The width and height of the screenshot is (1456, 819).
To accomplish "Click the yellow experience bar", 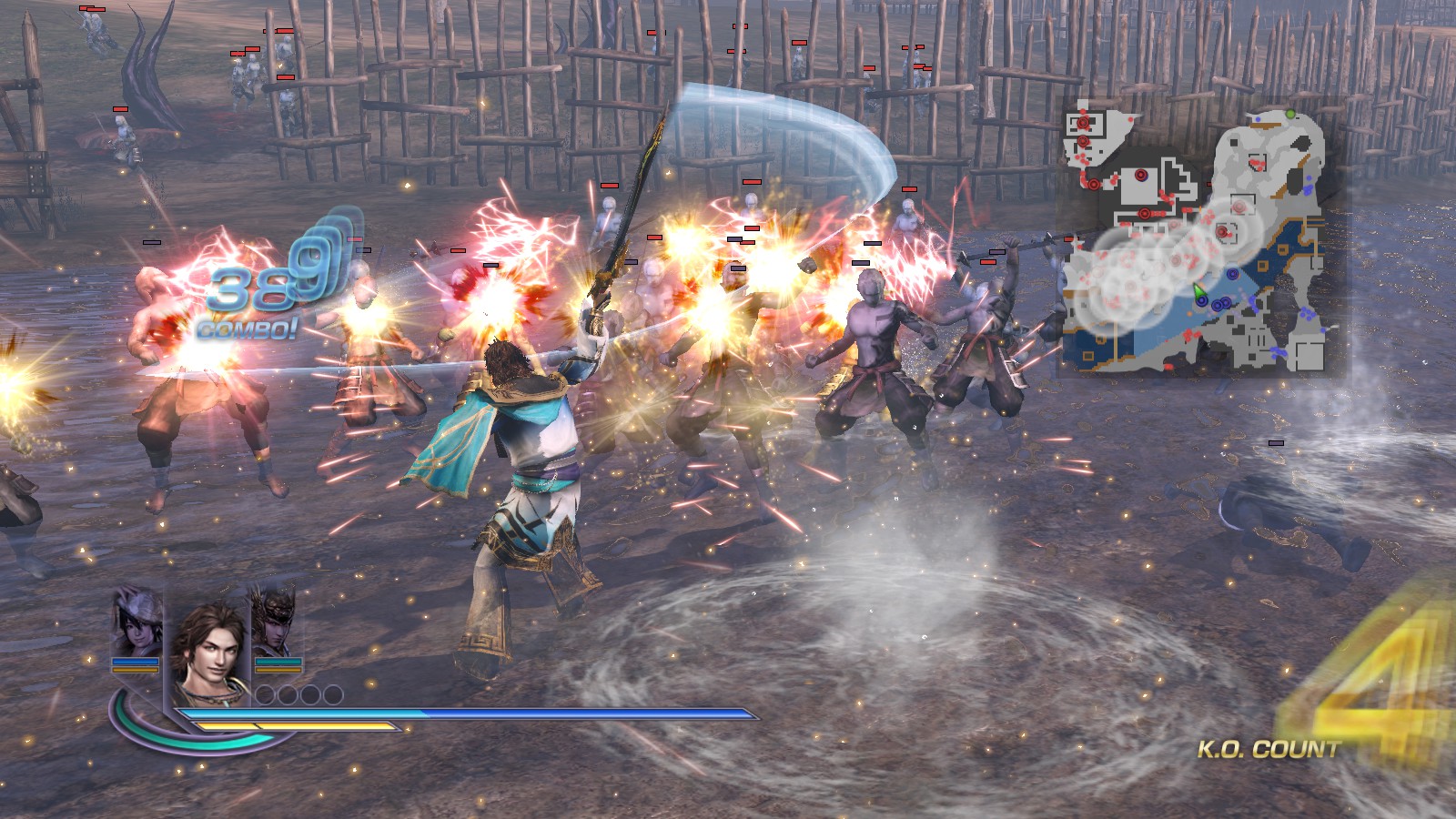I will (x=296, y=725).
